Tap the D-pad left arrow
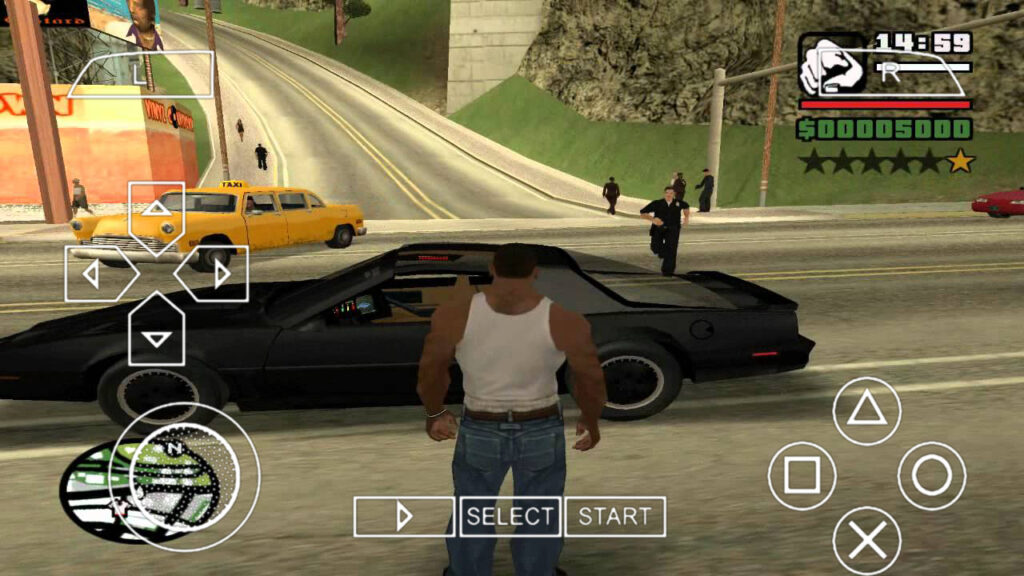 (96, 273)
